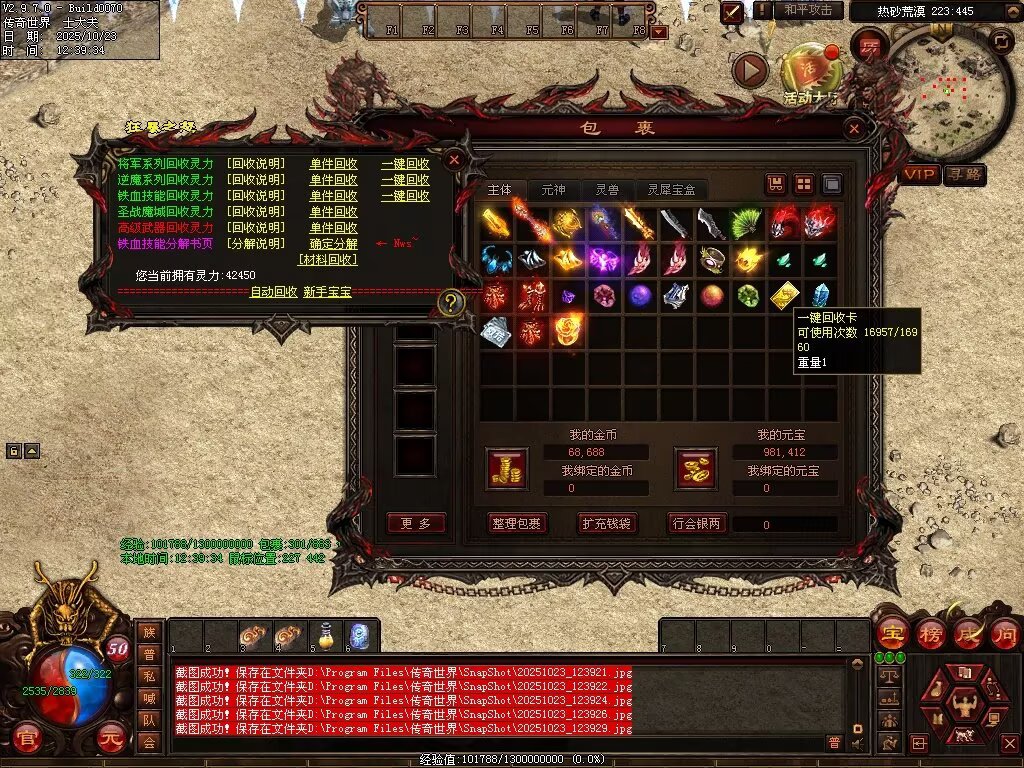Activate 寻路 pathfinding button
Image resolution: width=1024 pixels, height=768 pixels.
(x=964, y=175)
